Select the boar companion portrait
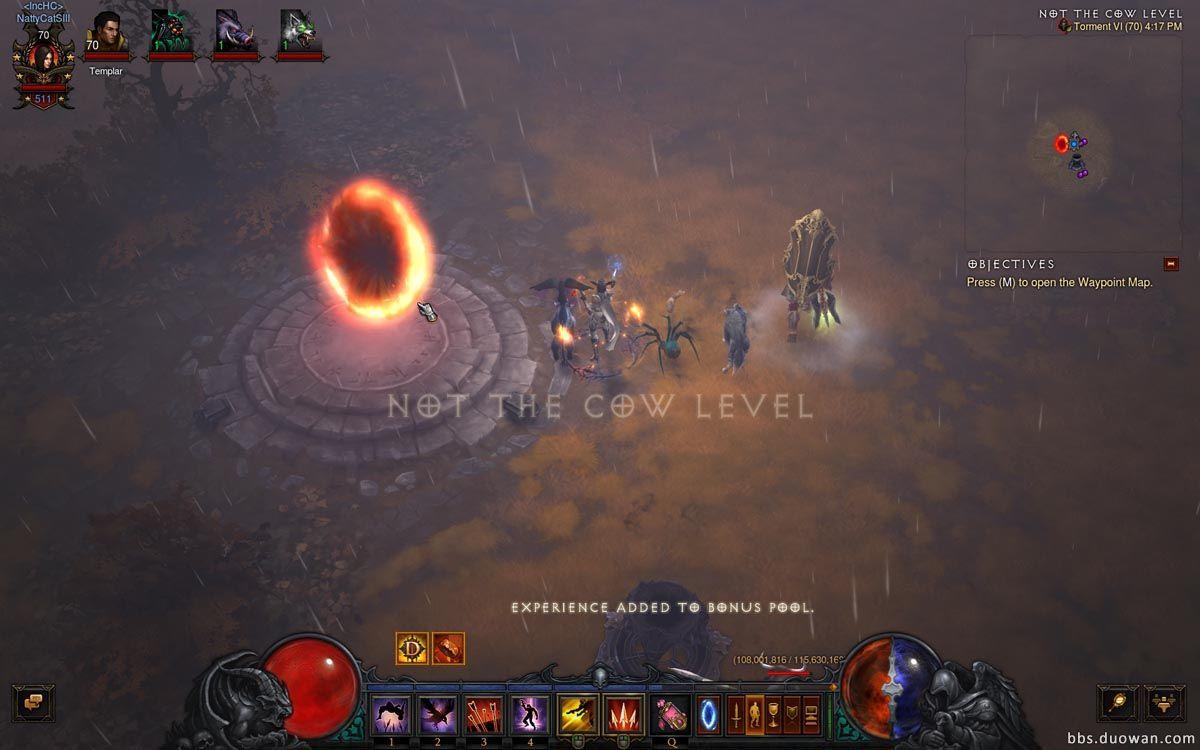The height and width of the screenshot is (750, 1200). (235, 34)
